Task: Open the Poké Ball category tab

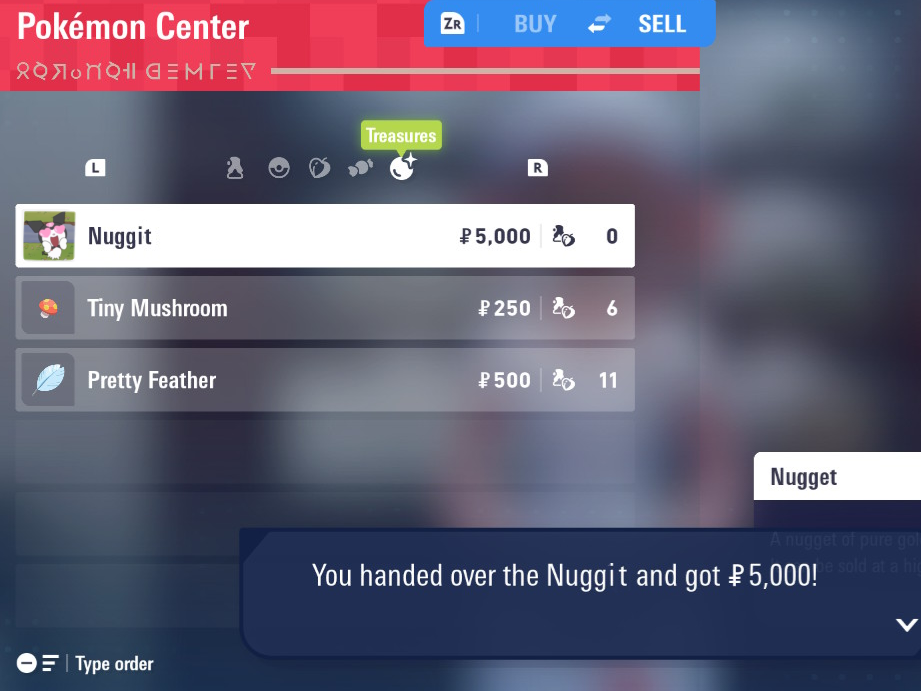Action: [279, 168]
